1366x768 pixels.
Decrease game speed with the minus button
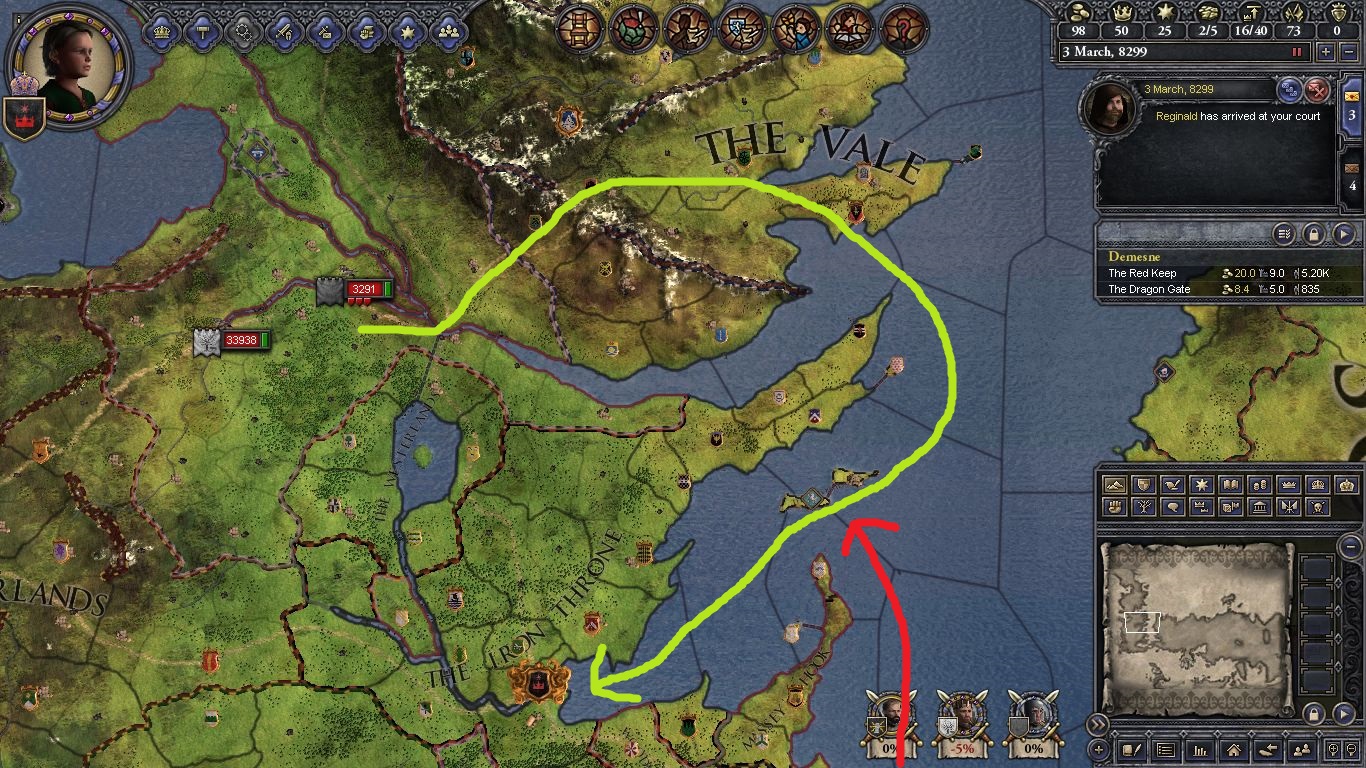[x=1347, y=52]
